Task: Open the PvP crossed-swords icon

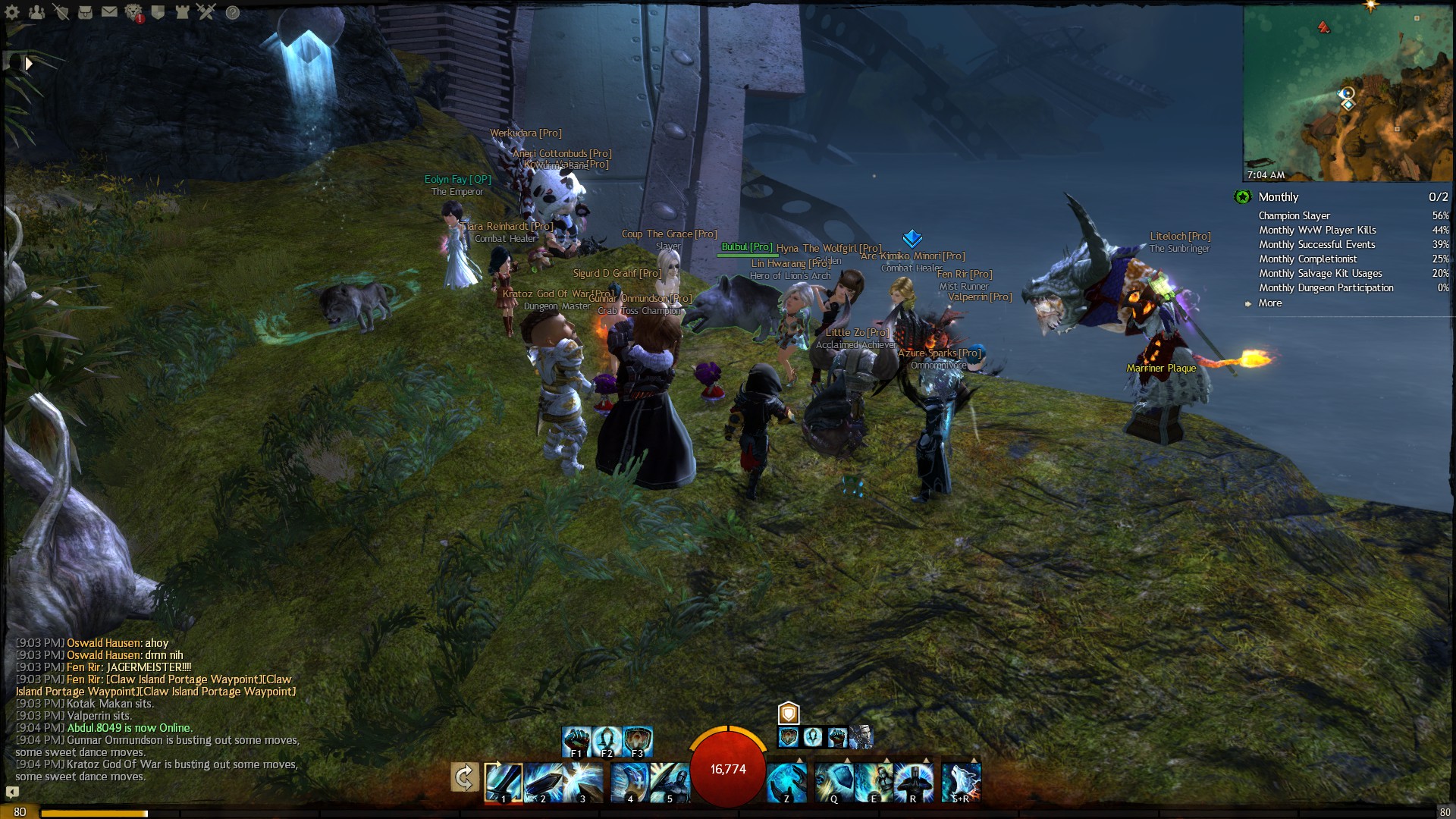Action: 206,12
